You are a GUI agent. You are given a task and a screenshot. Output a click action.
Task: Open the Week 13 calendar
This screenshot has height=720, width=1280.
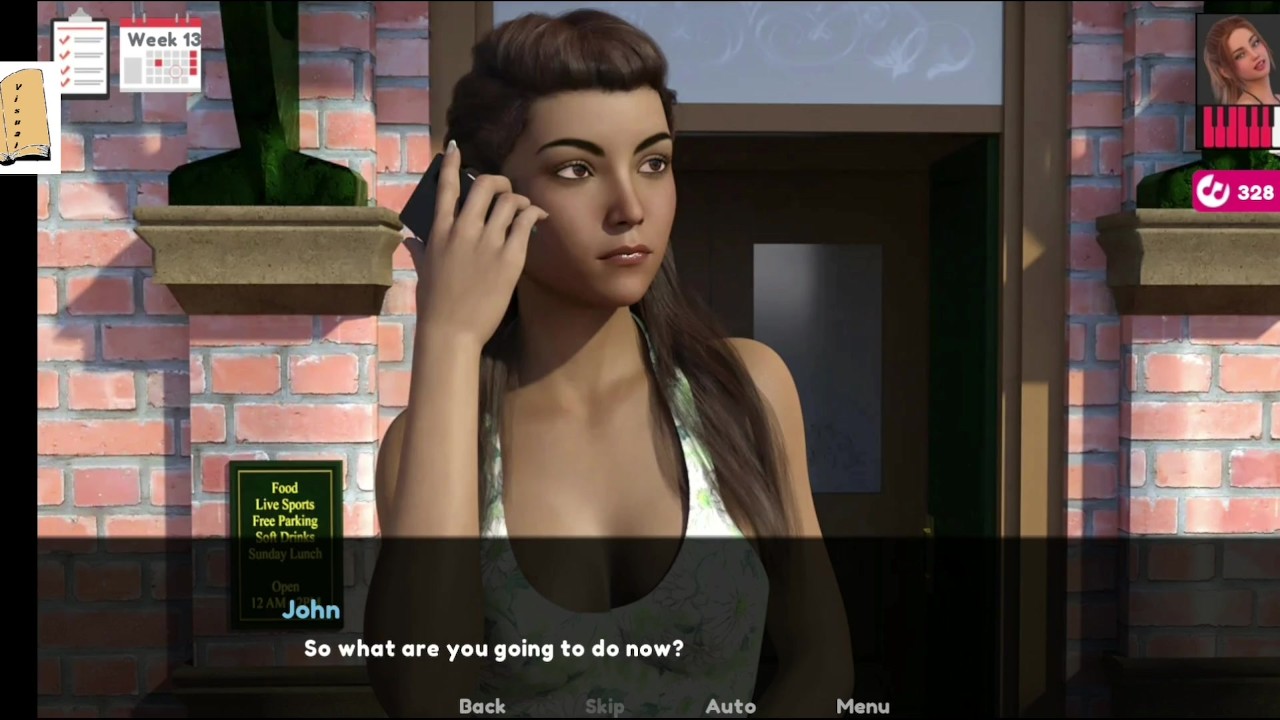(x=161, y=57)
